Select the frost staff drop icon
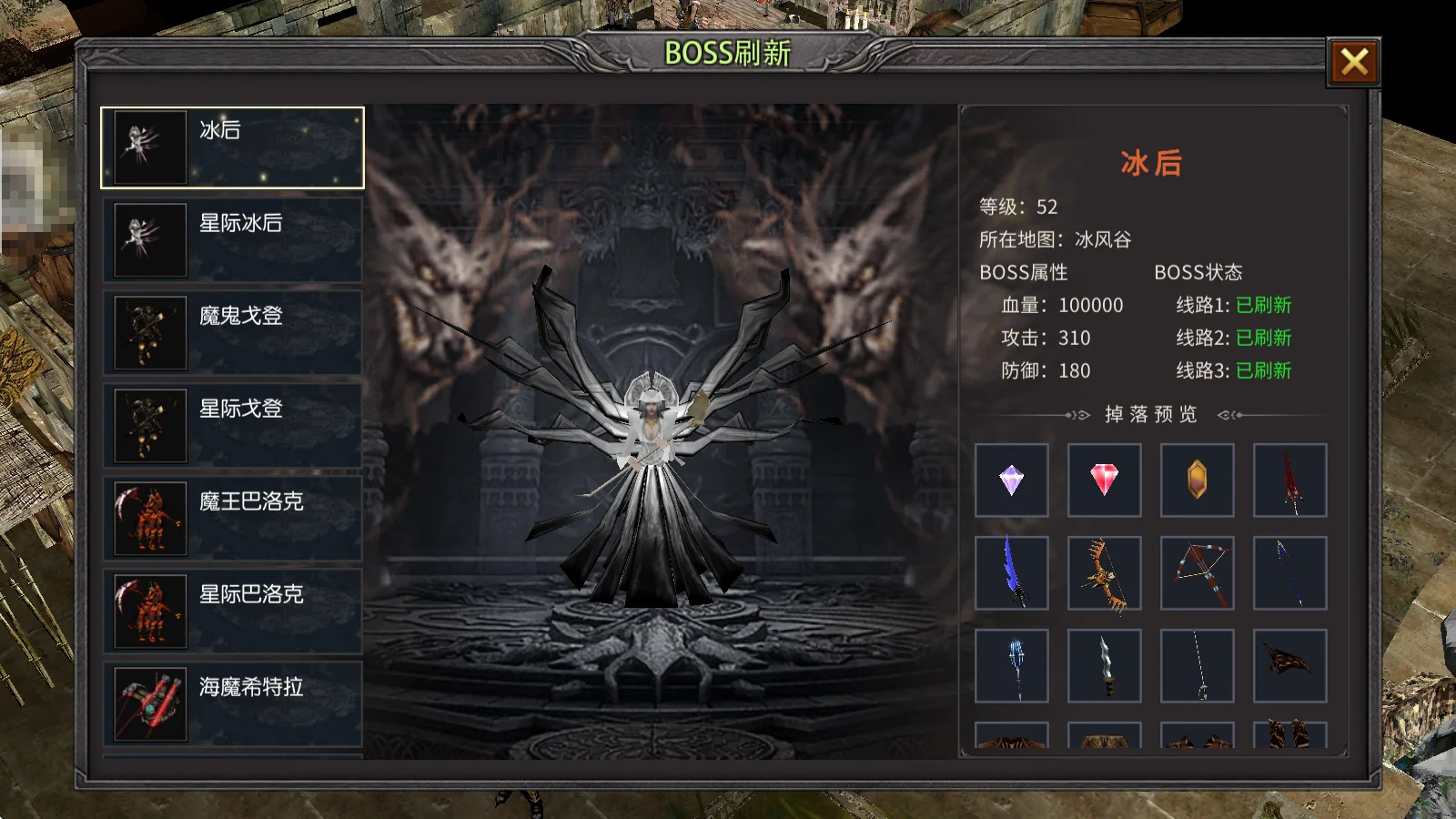This screenshot has width=1456, height=819. click(x=1013, y=664)
